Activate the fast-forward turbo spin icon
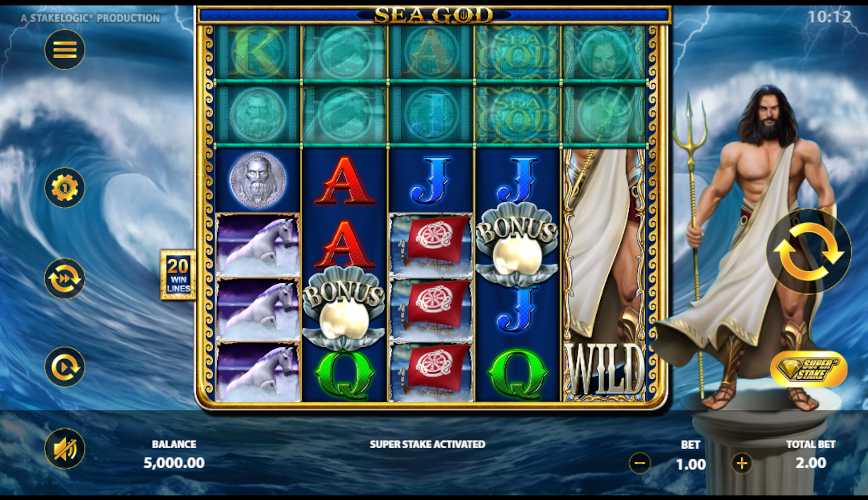868x500 pixels. pyautogui.click(x=65, y=279)
